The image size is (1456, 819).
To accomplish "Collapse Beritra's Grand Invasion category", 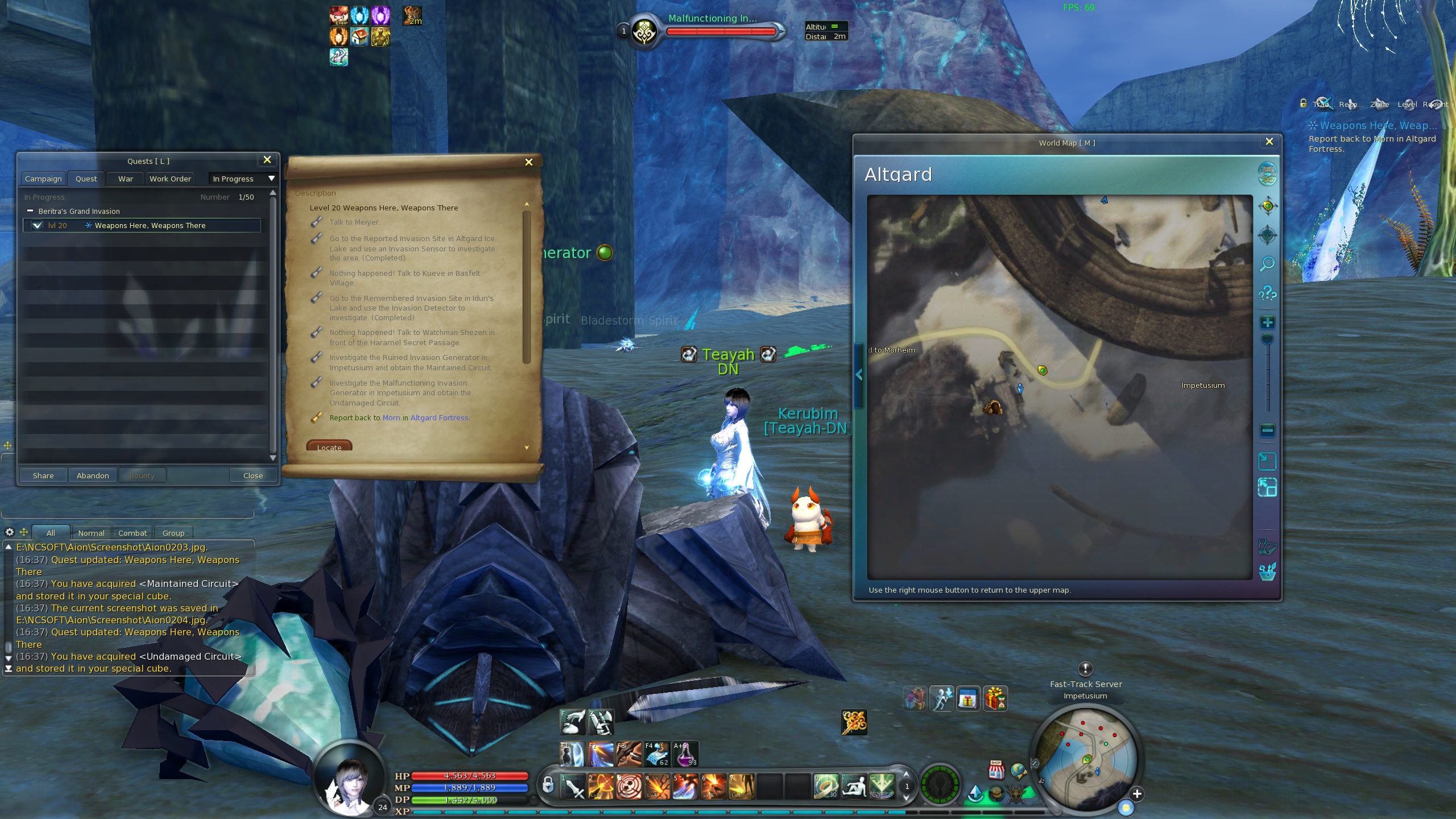I will click(30, 211).
